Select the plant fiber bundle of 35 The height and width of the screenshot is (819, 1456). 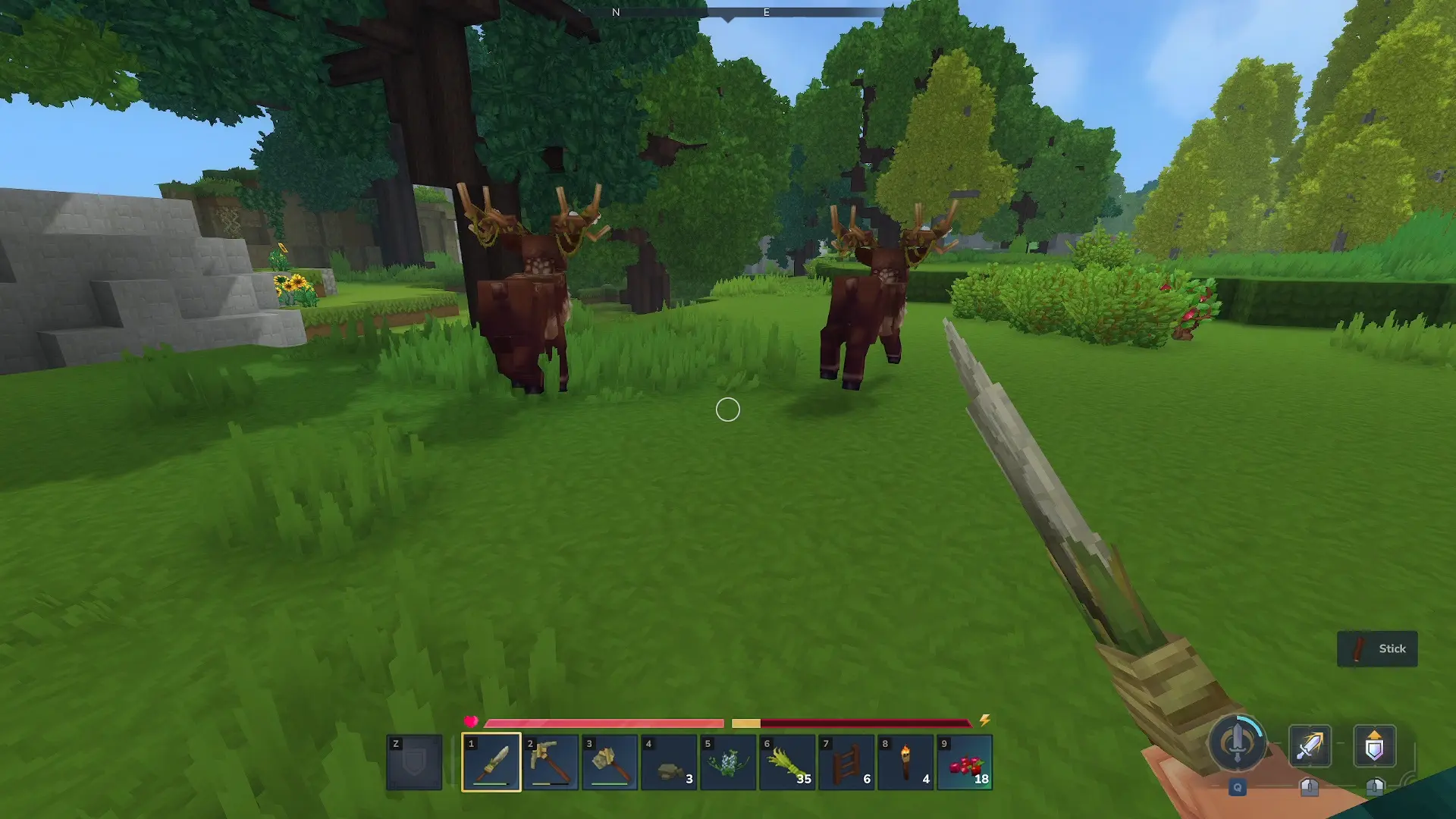coord(787,762)
